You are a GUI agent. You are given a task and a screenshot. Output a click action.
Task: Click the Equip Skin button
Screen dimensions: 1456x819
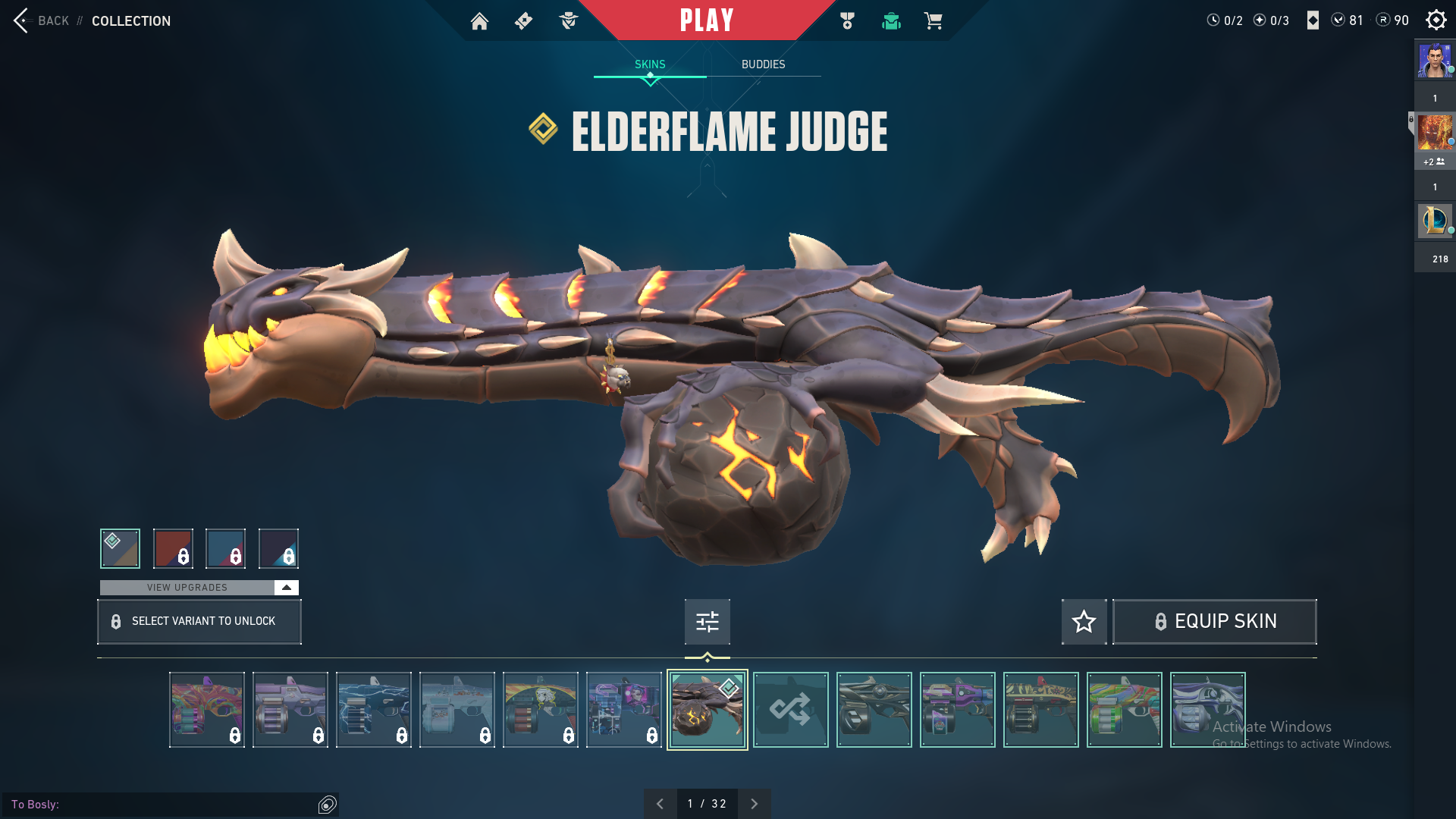point(1214,622)
